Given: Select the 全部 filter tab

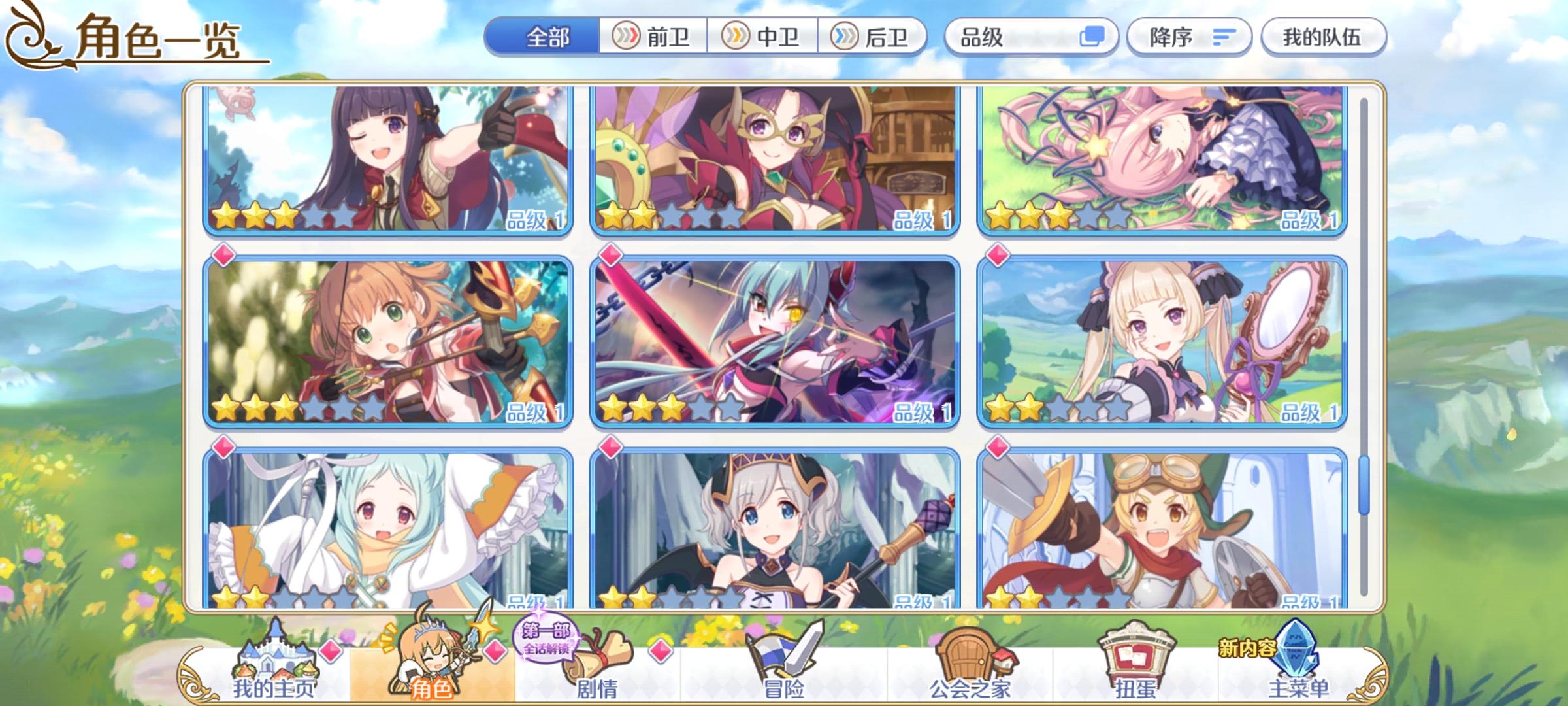Looking at the screenshot, I should (547, 38).
